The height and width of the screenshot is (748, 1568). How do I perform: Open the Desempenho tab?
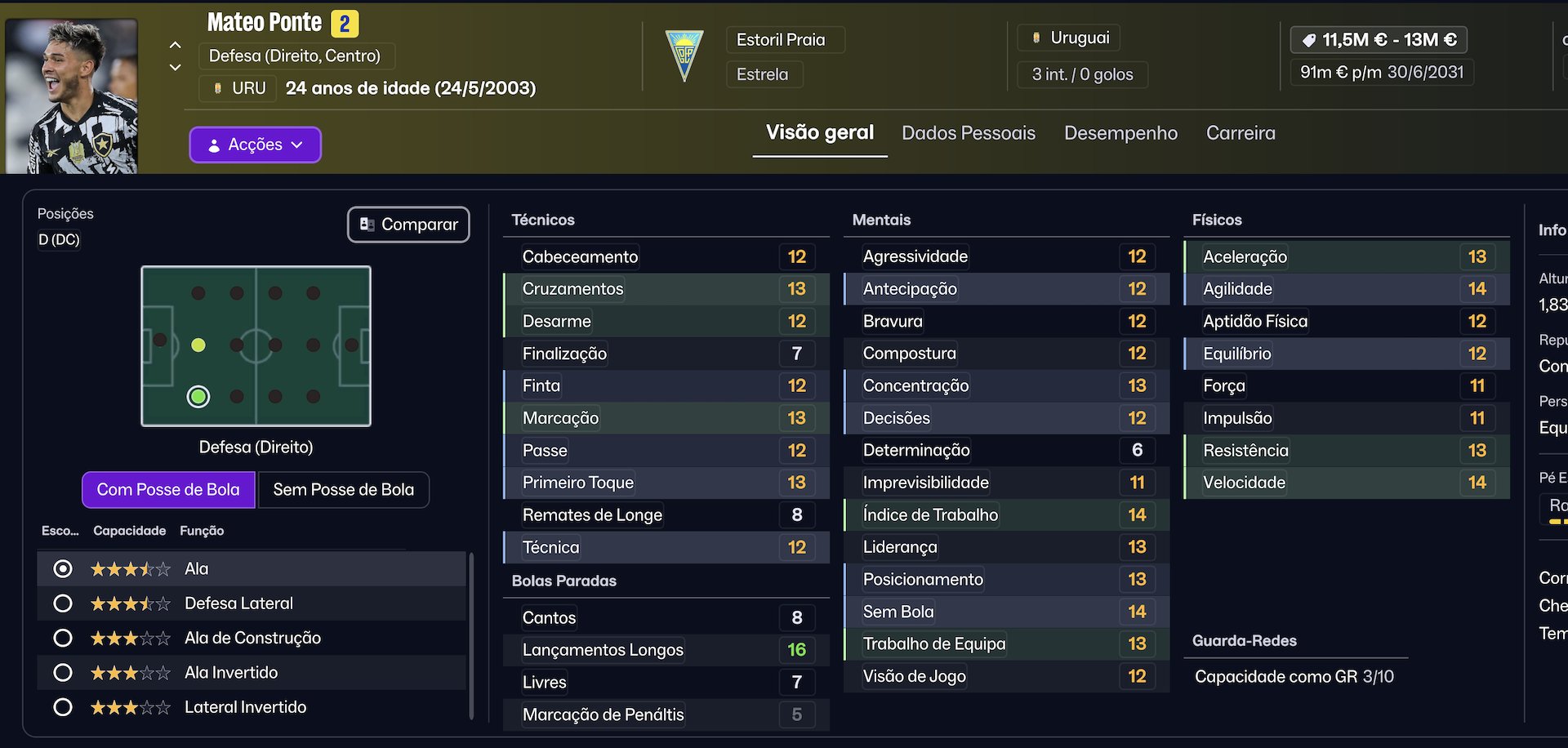click(x=1120, y=133)
